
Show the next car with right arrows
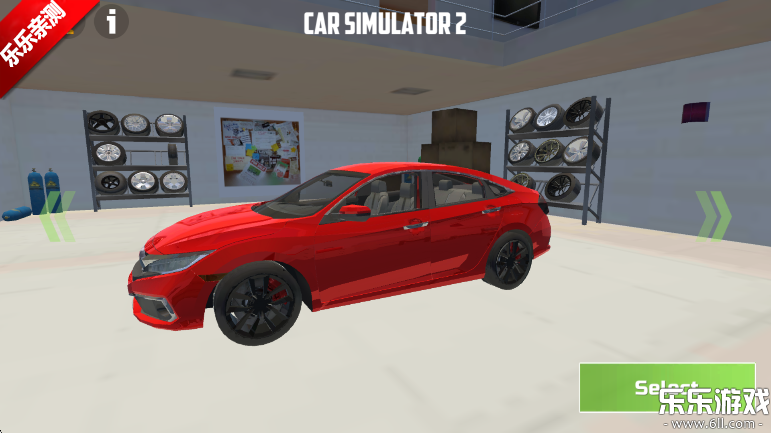pos(713,215)
